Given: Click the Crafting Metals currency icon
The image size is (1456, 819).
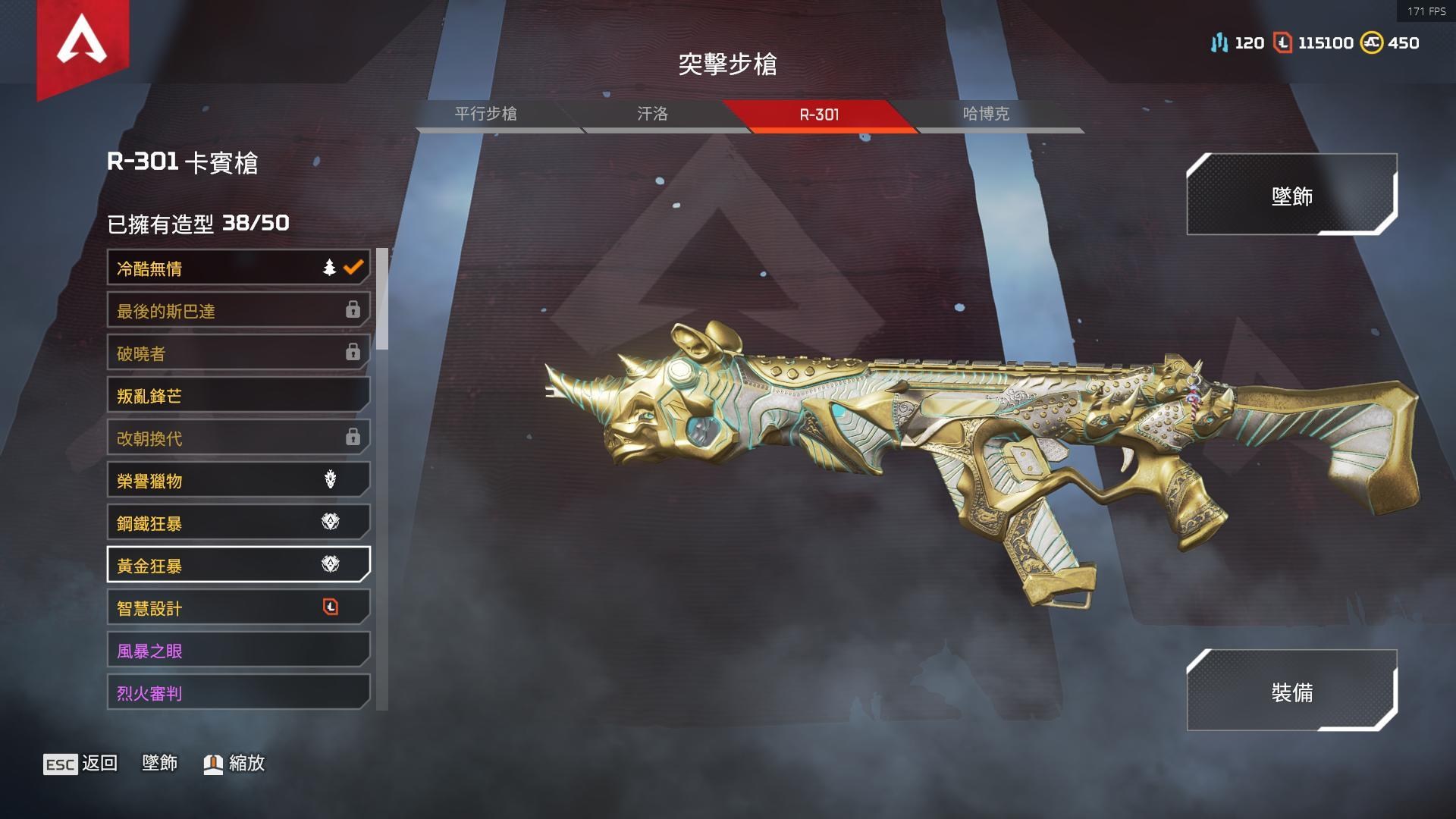Looking at the screenshot, I should pos(1219,43).
